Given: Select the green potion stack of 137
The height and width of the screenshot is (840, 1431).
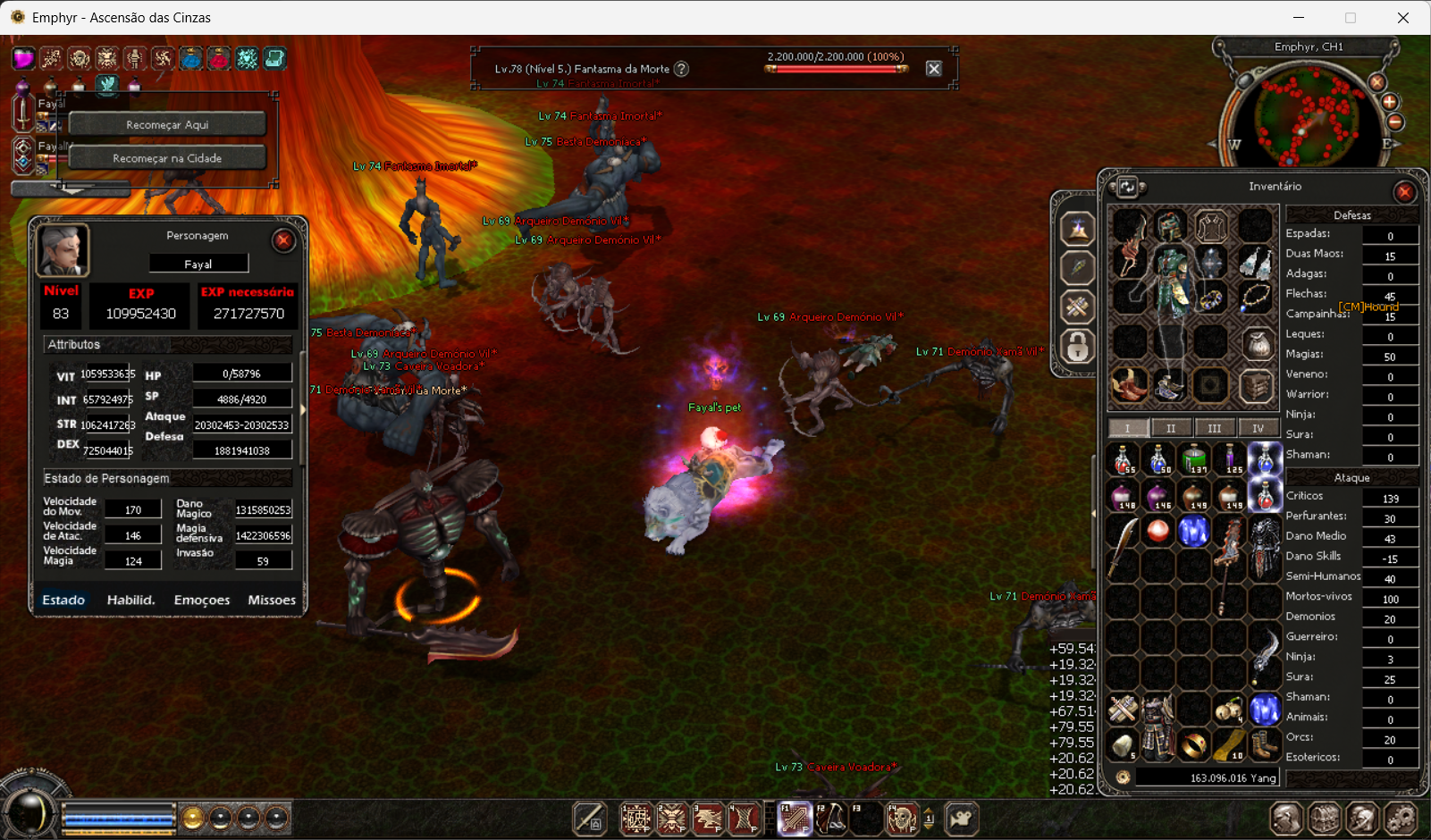Looking at the screenshot, I should tap(1194, 459).
